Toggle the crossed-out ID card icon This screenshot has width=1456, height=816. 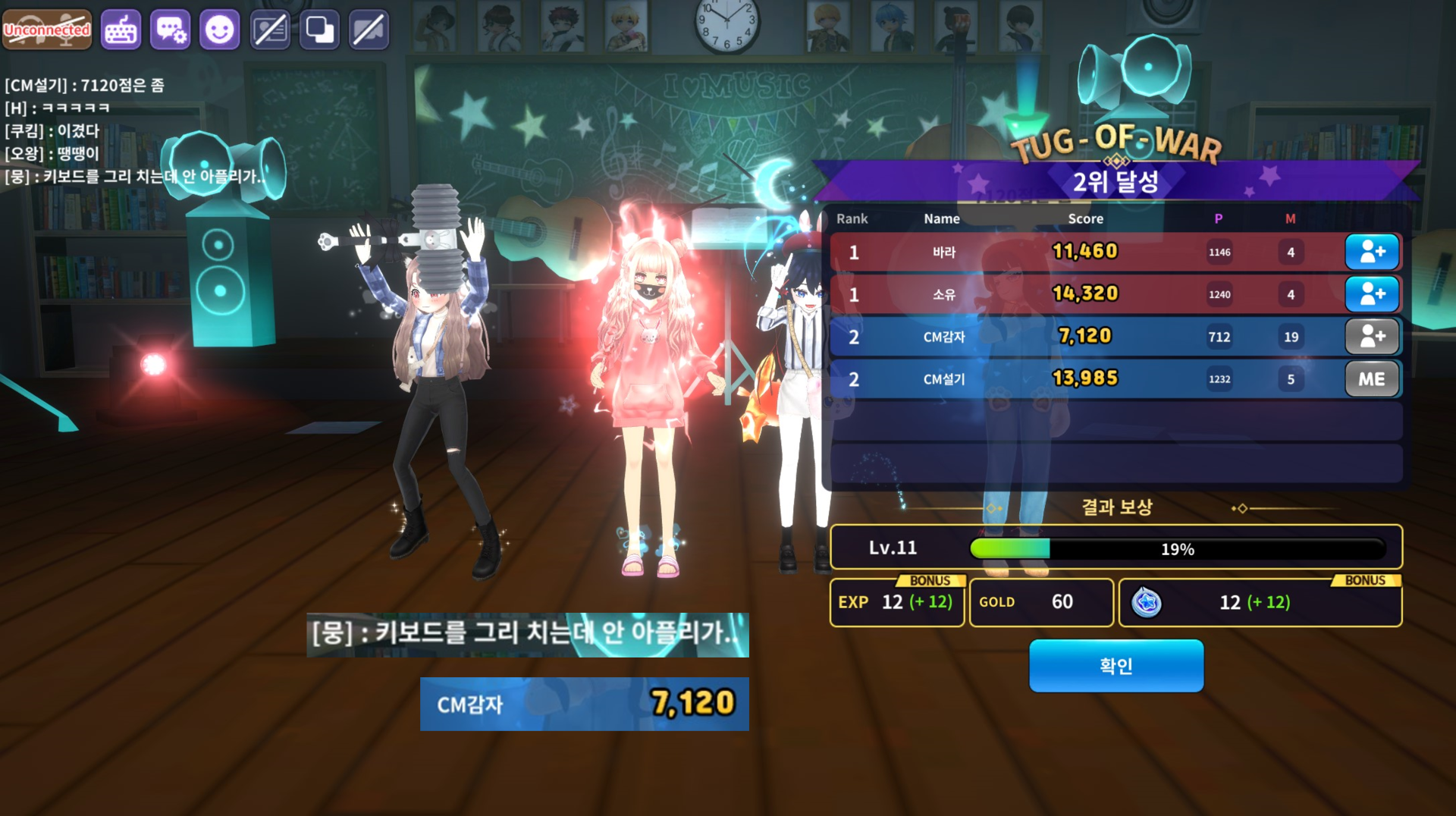270,30
